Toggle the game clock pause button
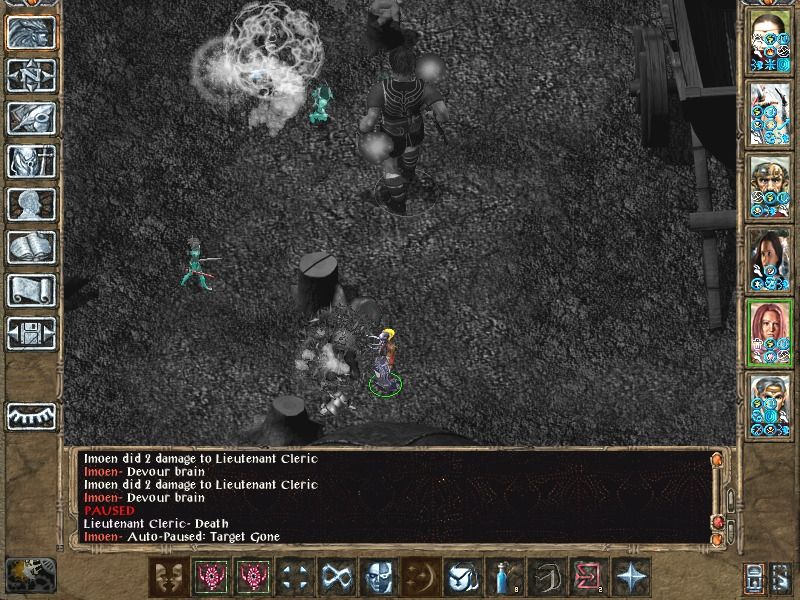Image resolution: width=800 pixels, height=600 pixels. point(28,575)
